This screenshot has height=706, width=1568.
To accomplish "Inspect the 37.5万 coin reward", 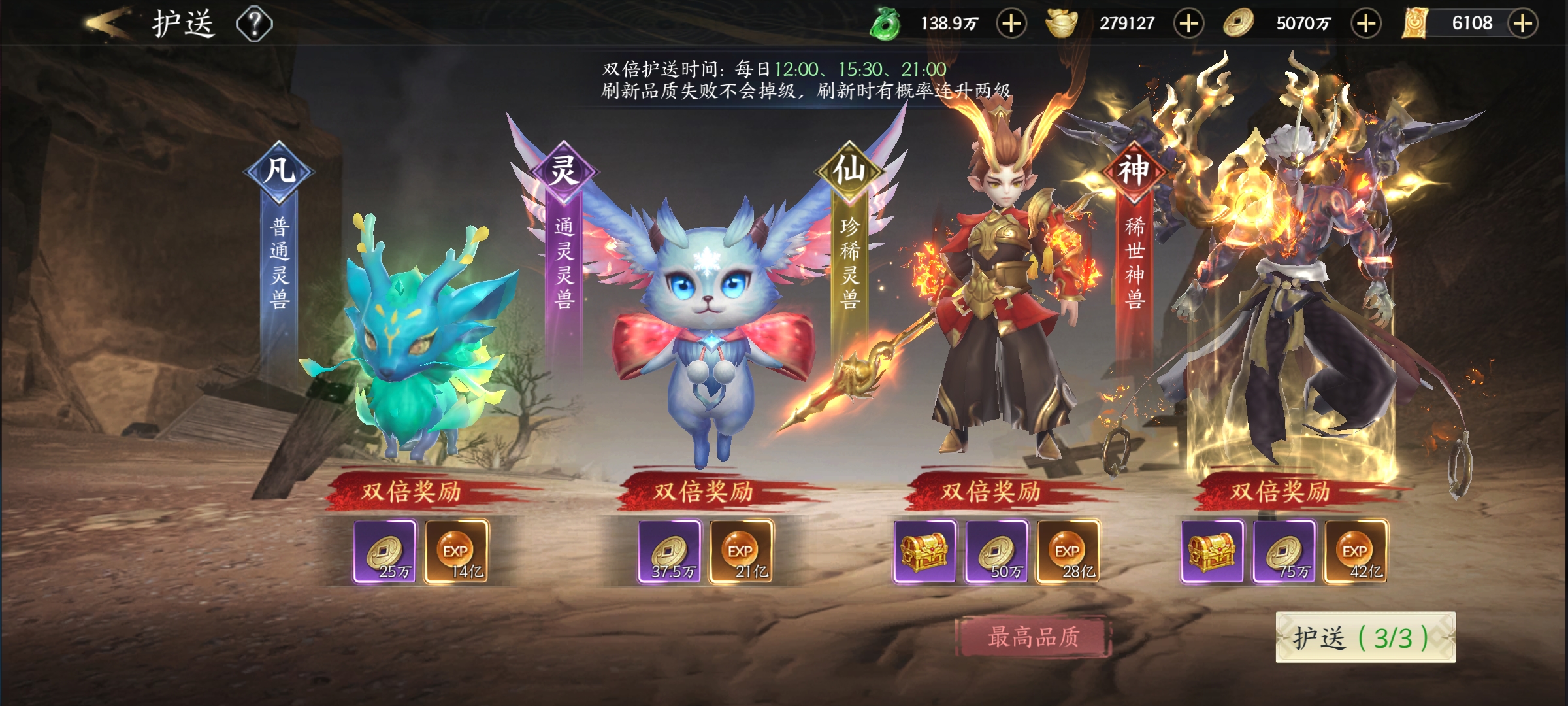I will click(x=670, y=552).
